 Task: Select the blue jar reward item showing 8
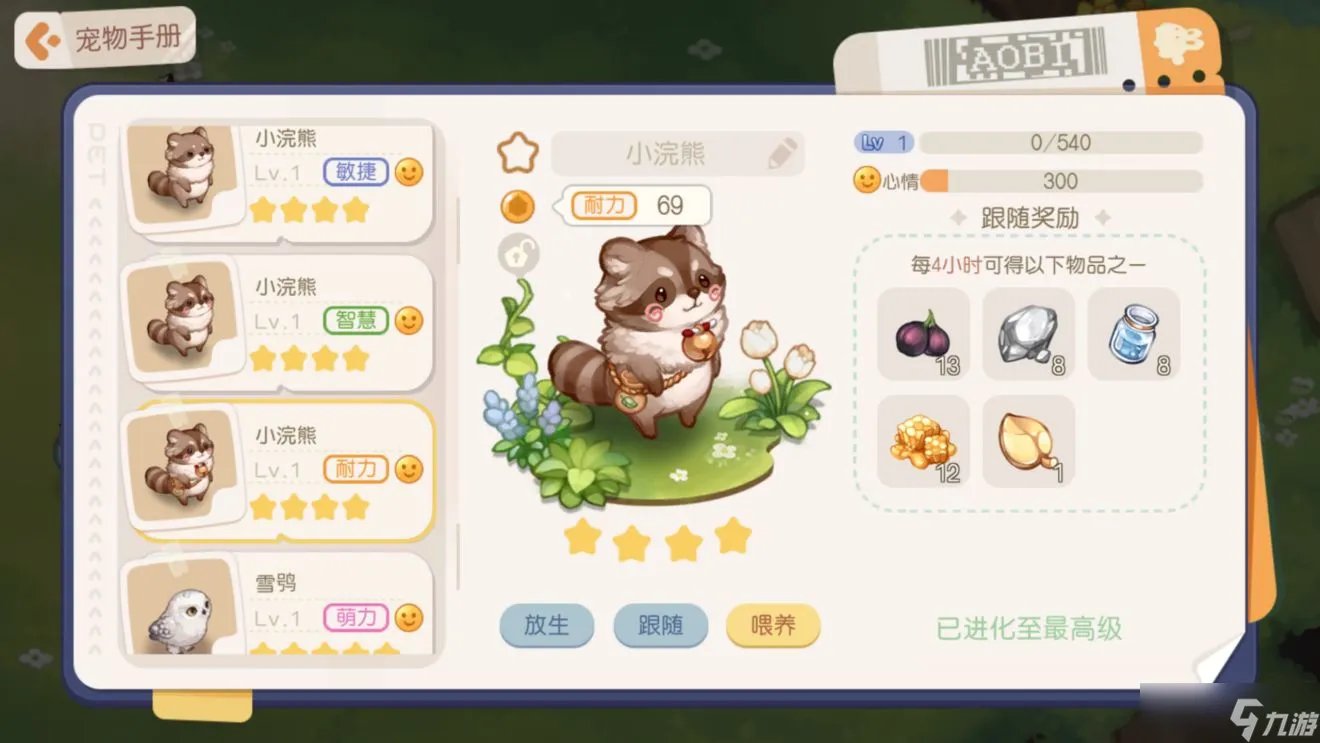[1134, 335]
